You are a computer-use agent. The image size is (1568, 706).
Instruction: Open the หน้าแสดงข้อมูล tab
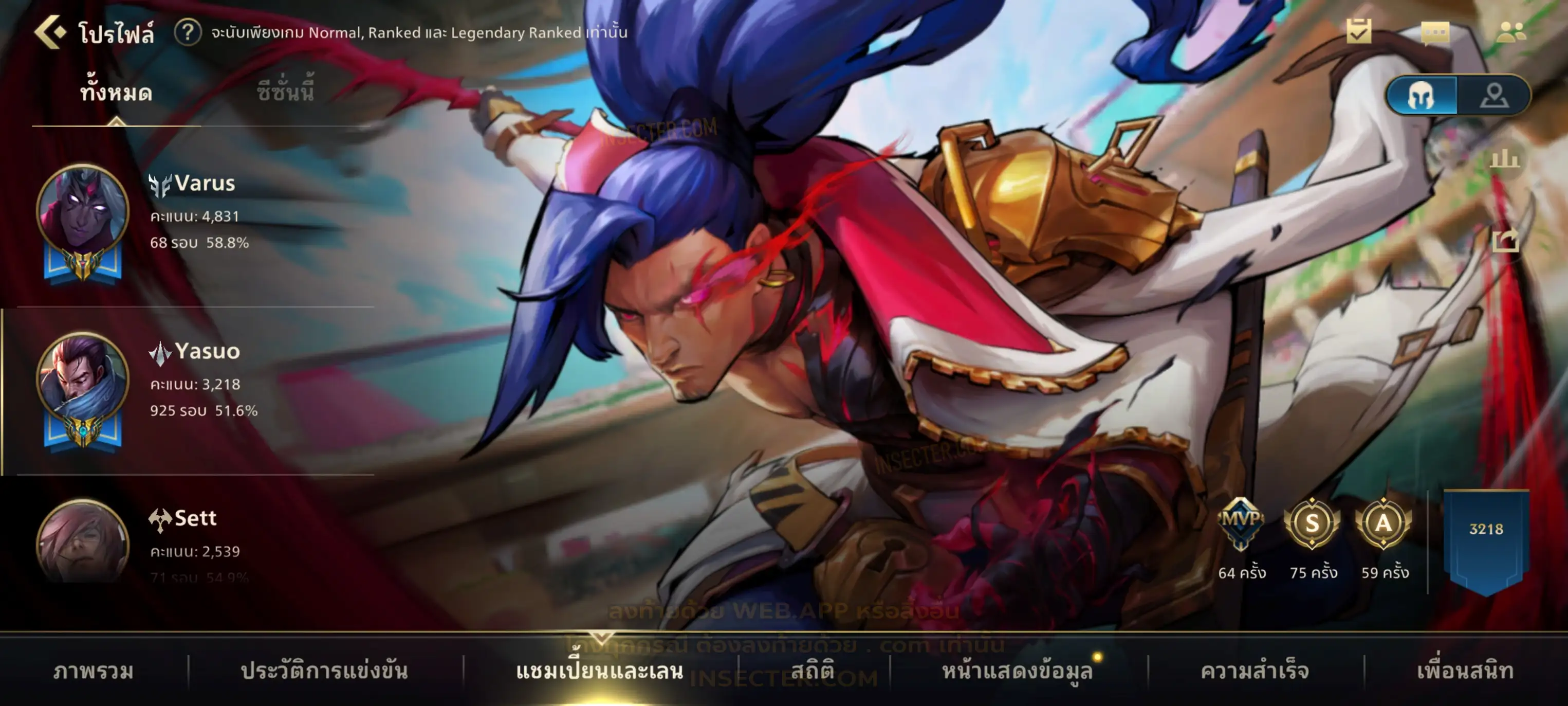[1017, 671]
